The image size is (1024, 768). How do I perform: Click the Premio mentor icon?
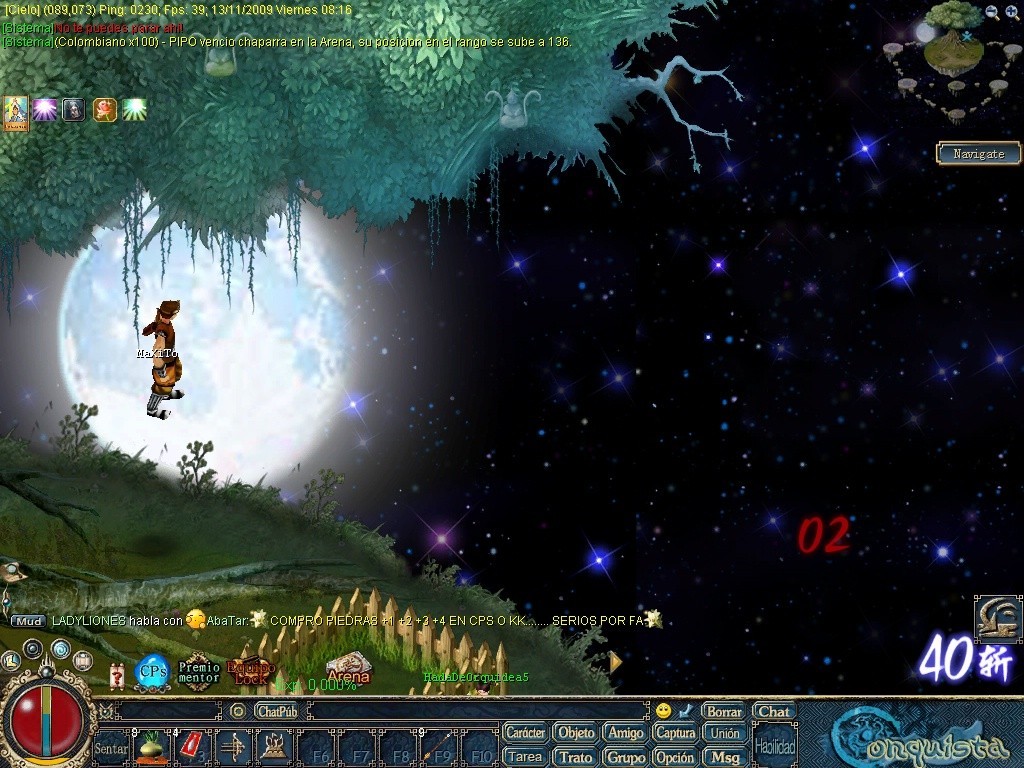(199, 671)
